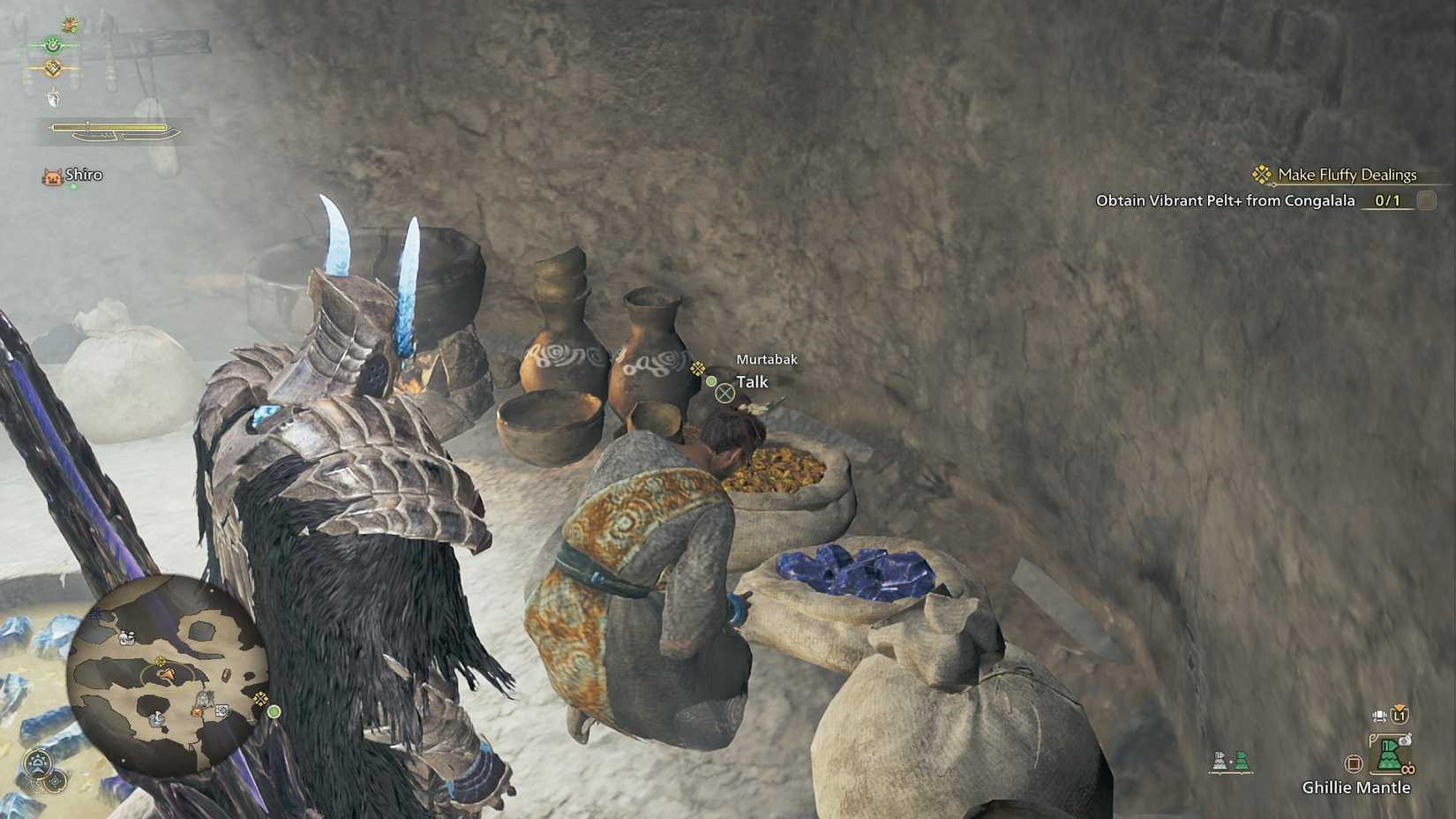Screen dimensions: 1456x819
Task: Select the Ghillie Mantle equipment icon
Action: 1390,757
